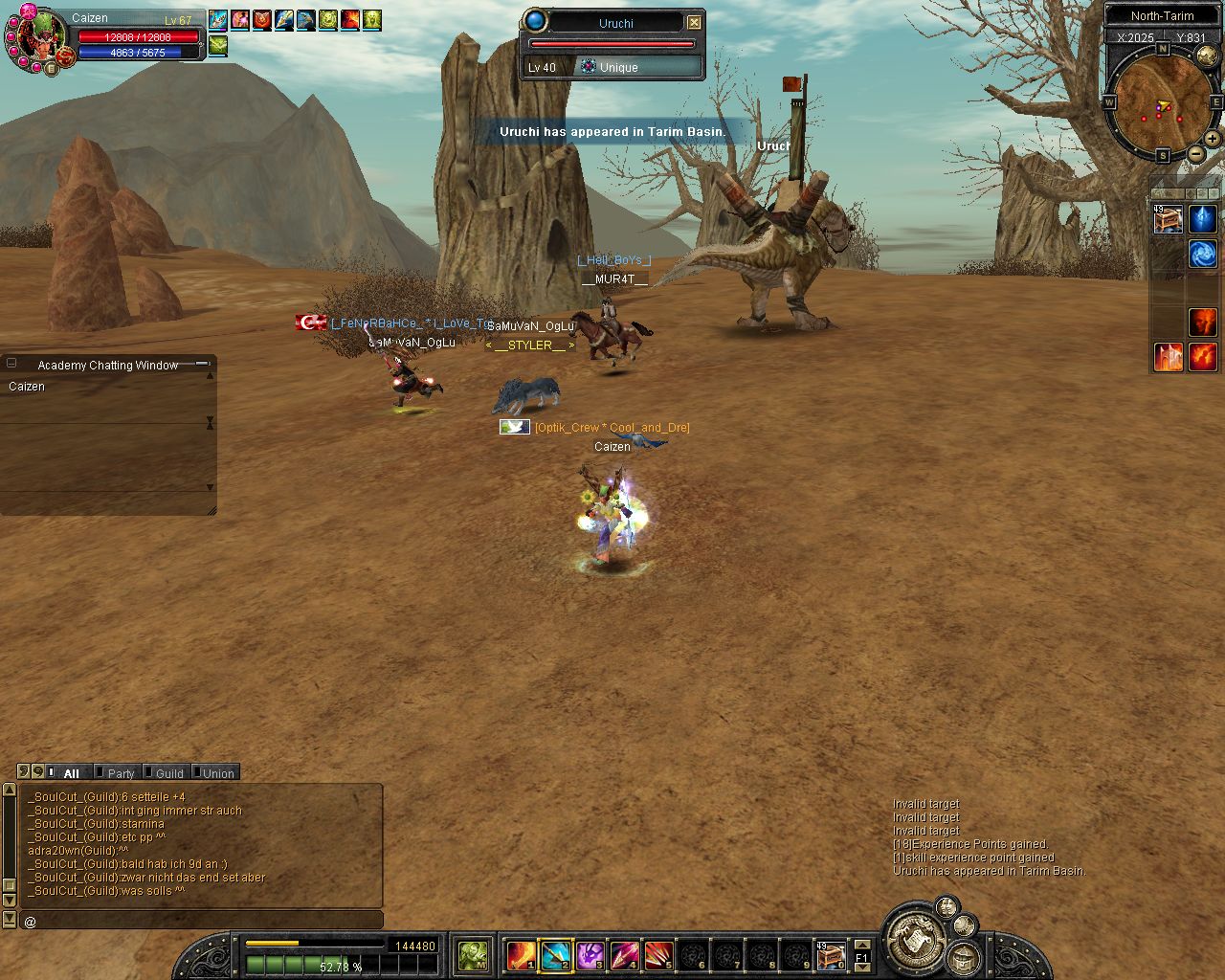Screen dimensions: 1225x980
Task: Select the All chat tab
Action: point(71,773)
